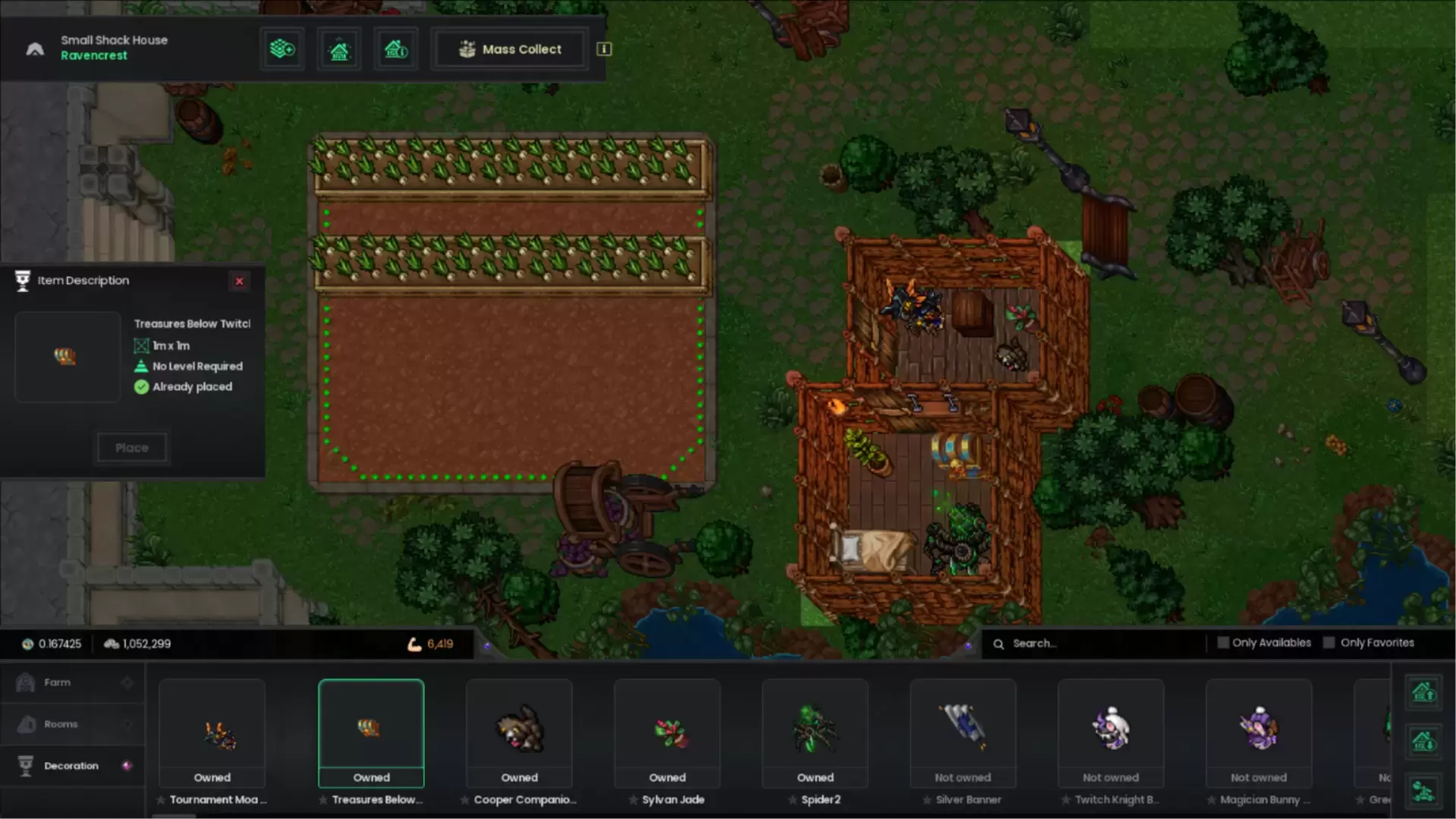Open the Rooms category

tap(61, 724)
